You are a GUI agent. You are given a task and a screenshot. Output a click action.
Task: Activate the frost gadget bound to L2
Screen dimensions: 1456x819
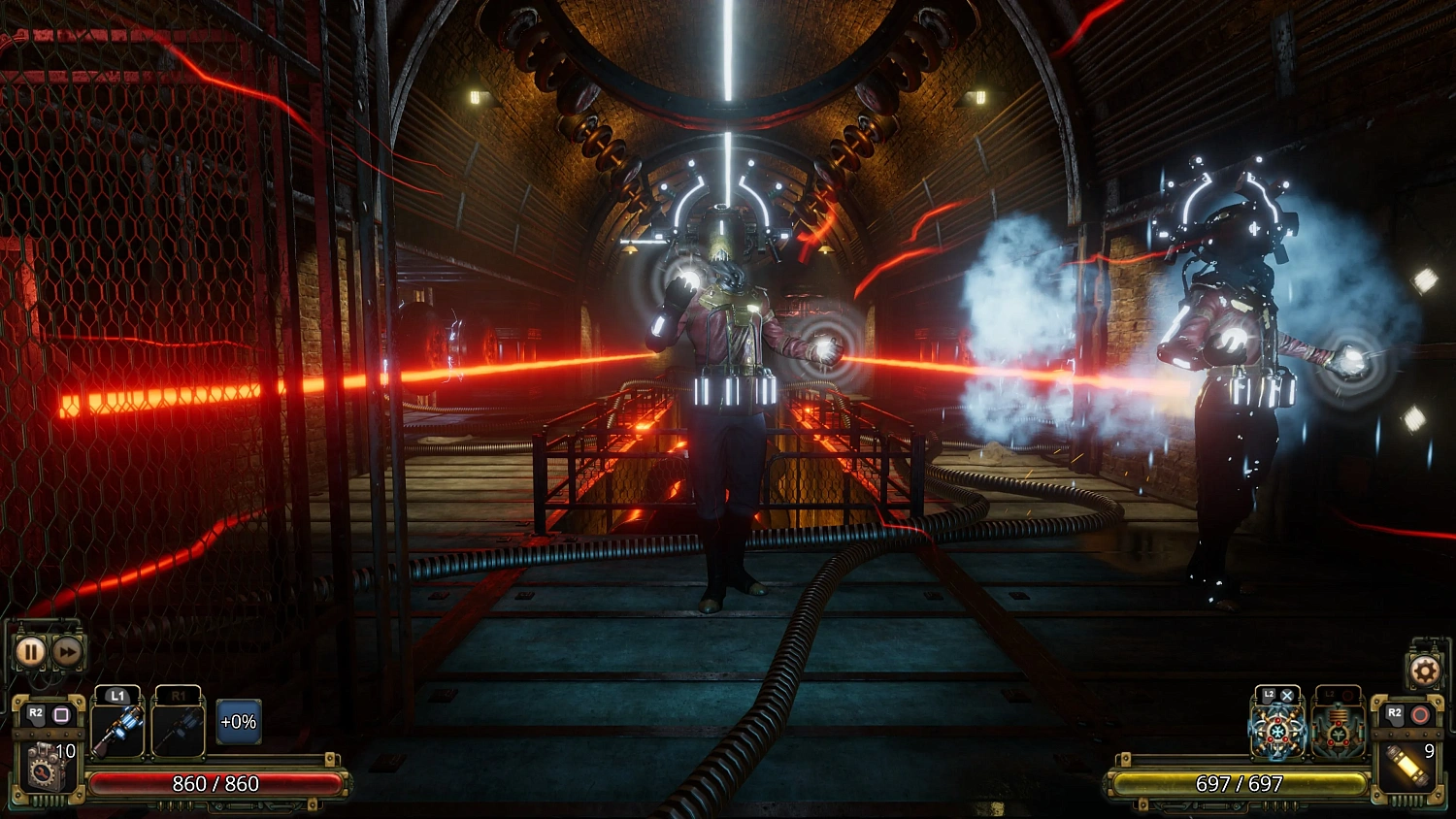point(1277,733)
